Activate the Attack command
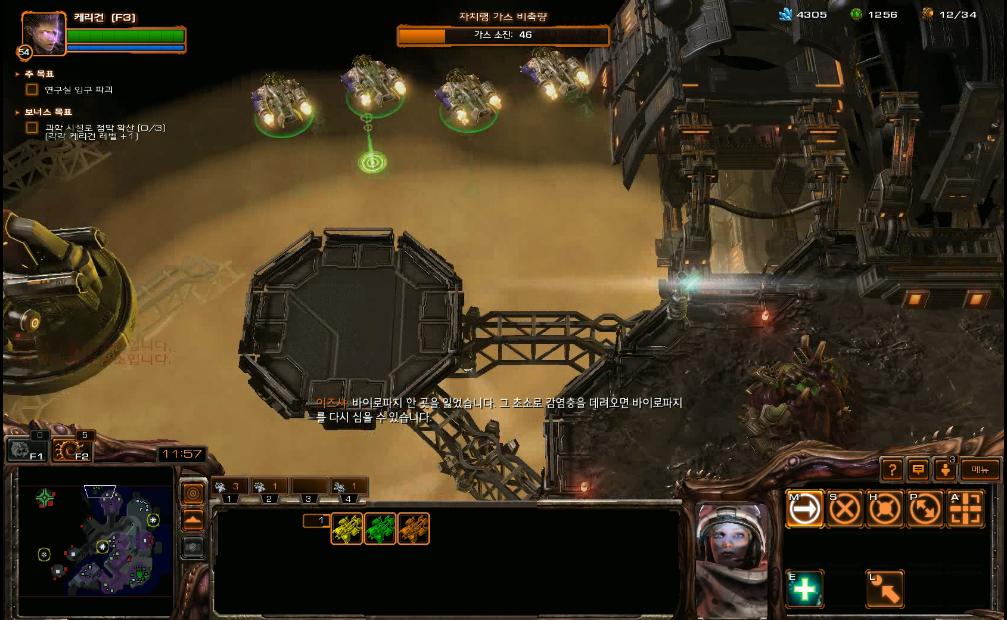The width and height of the screenshot is (1007, 620). pyautogui.click(x=966, y=509)
